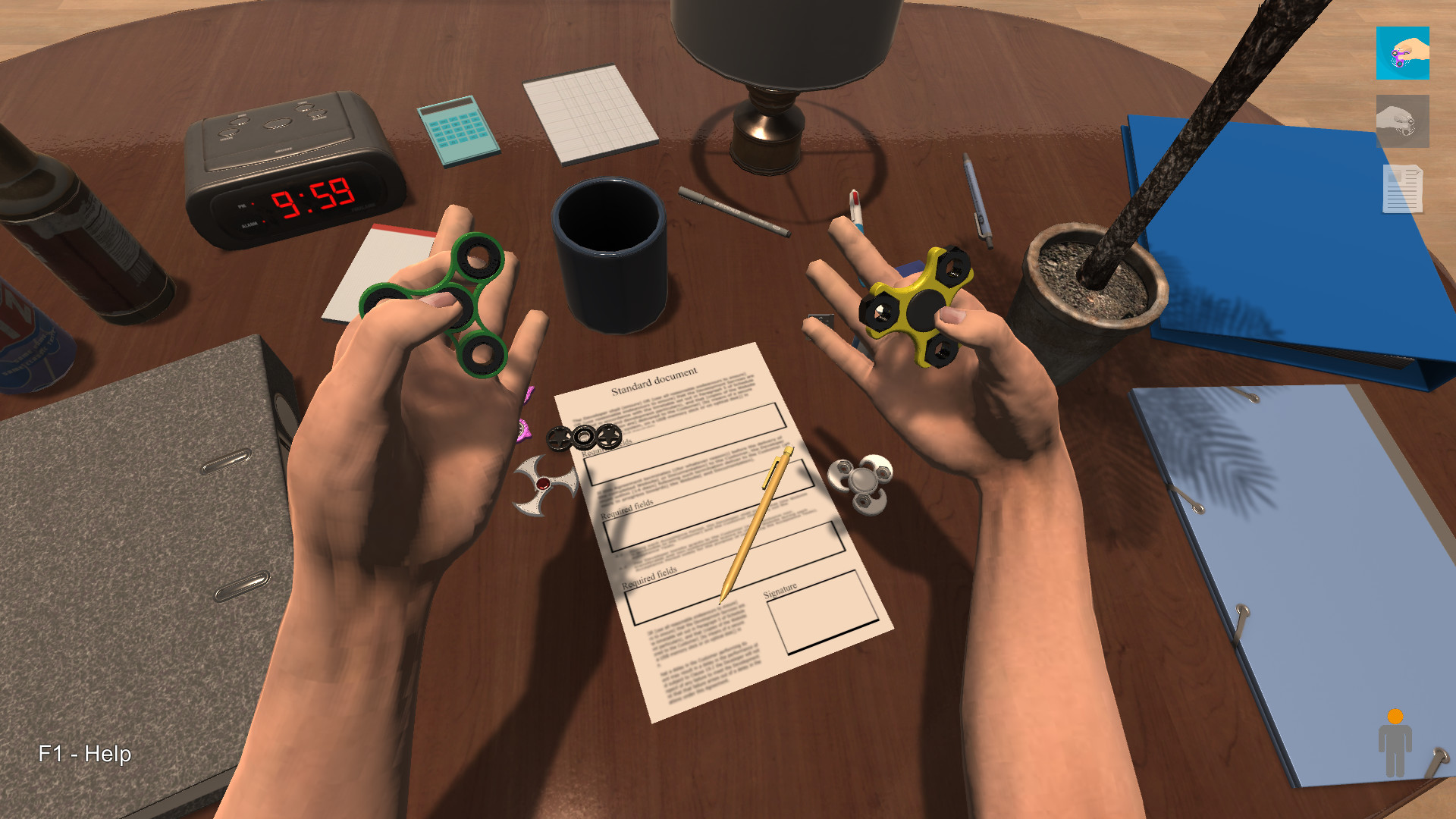Select the black tri-bearing spinner on the desk
The width and height of the screenshot is (1456, 819).
pos(584,437)
